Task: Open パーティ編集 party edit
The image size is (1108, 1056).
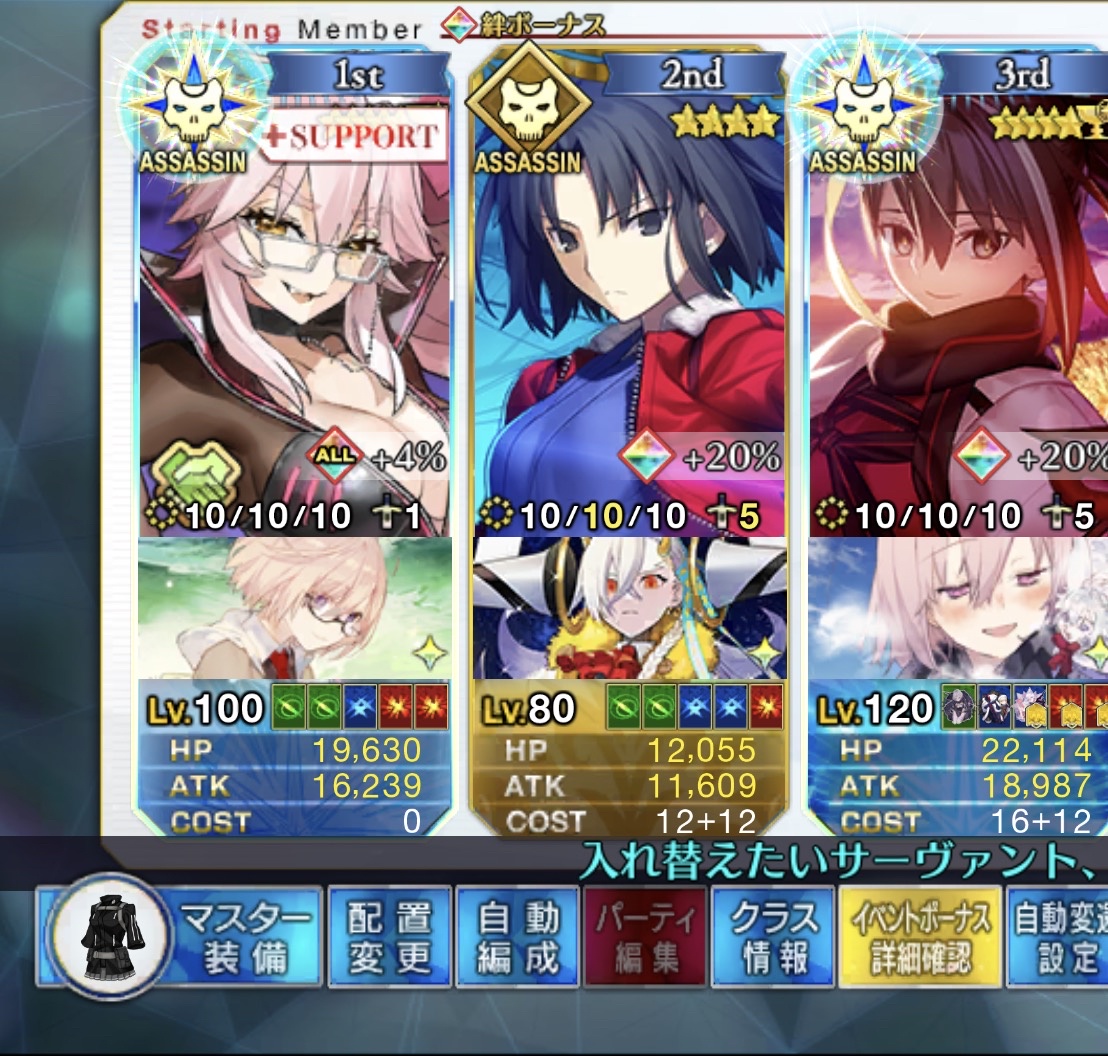Action: [645, 935]
